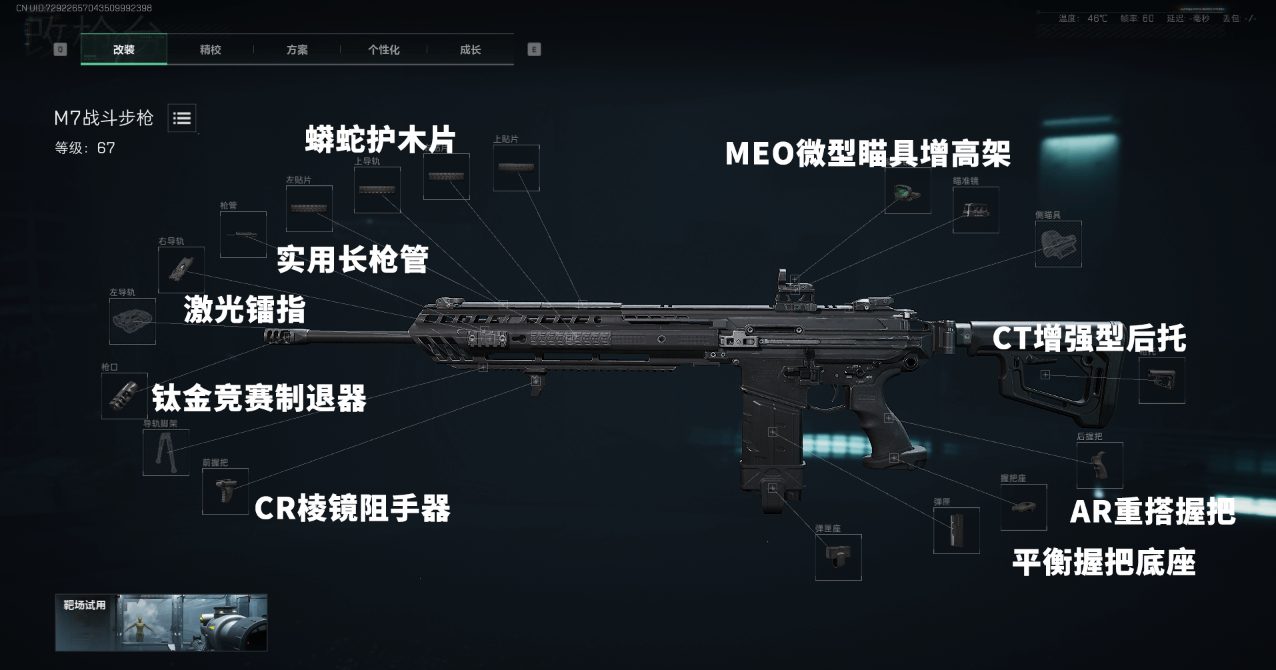This screenshot has height=670, width=1276.
Task: Open the list icon beside M7战斗步枪
Action: pos(182,118)
